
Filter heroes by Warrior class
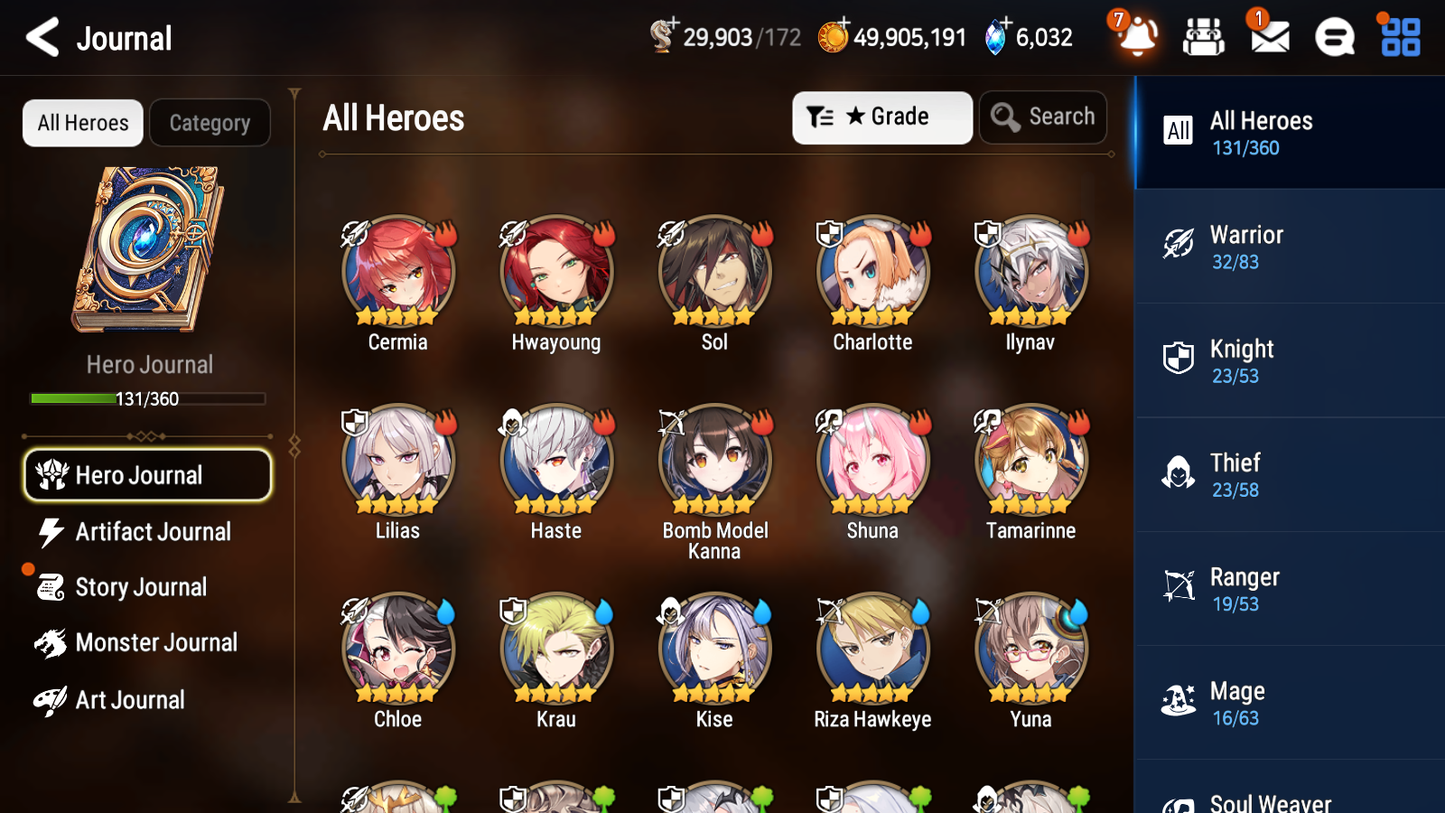tap(1289, 246)
